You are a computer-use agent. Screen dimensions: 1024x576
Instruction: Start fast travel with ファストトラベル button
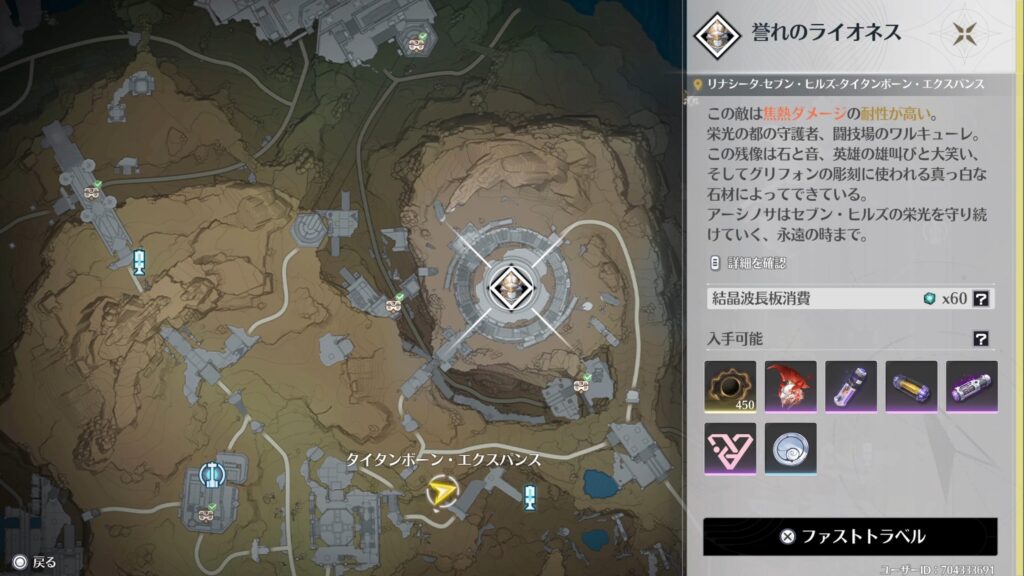click(x=850, y=536)
